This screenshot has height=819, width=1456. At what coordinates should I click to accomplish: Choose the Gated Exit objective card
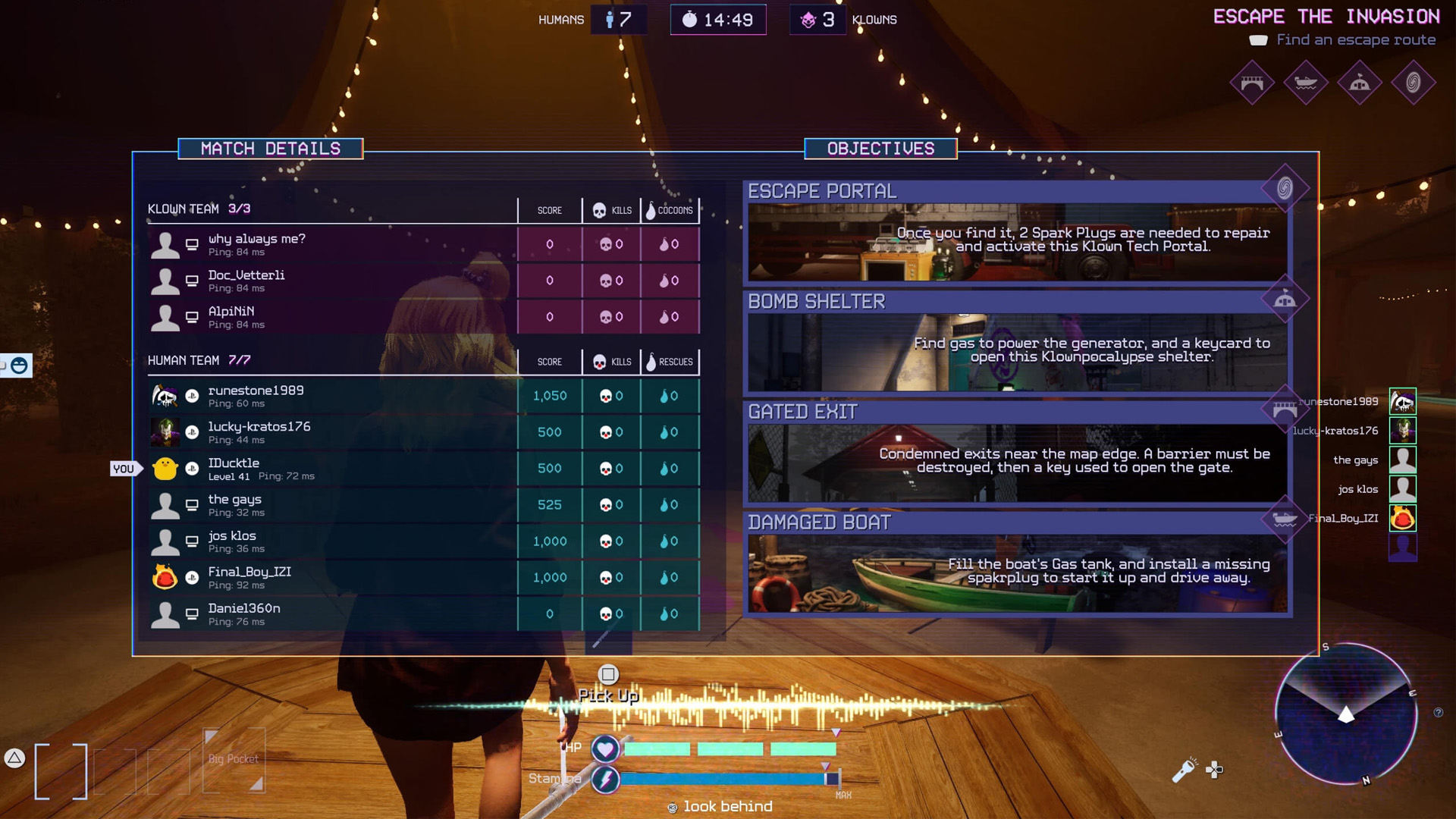(x=1016, y=453)
